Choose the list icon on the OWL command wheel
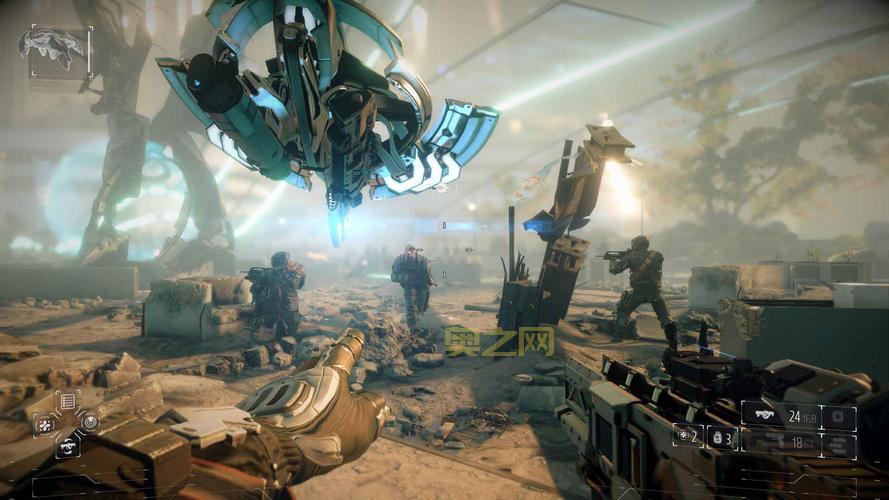 click(68, 401)
